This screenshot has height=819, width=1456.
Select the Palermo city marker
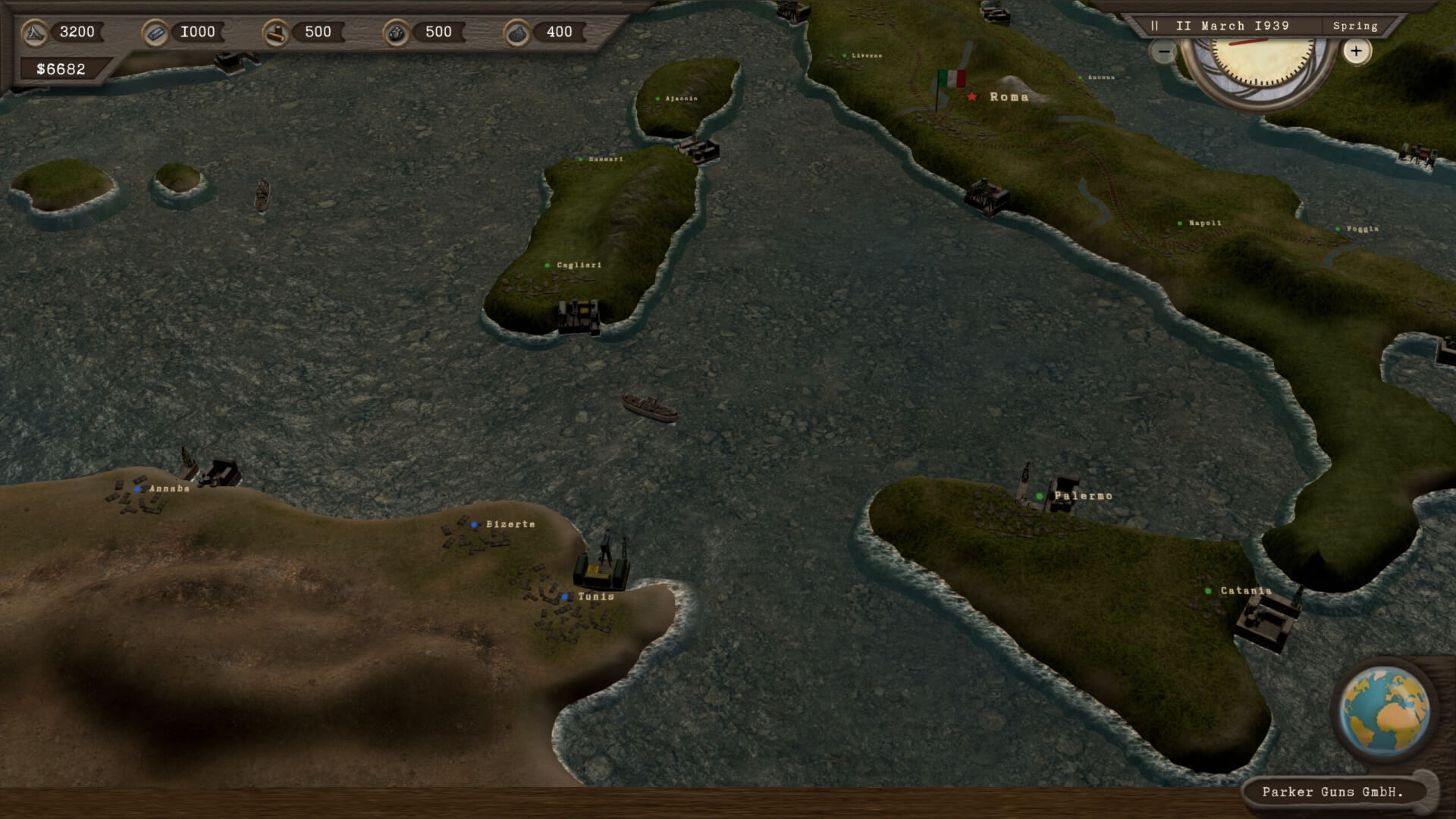(x=1040, y=496)
